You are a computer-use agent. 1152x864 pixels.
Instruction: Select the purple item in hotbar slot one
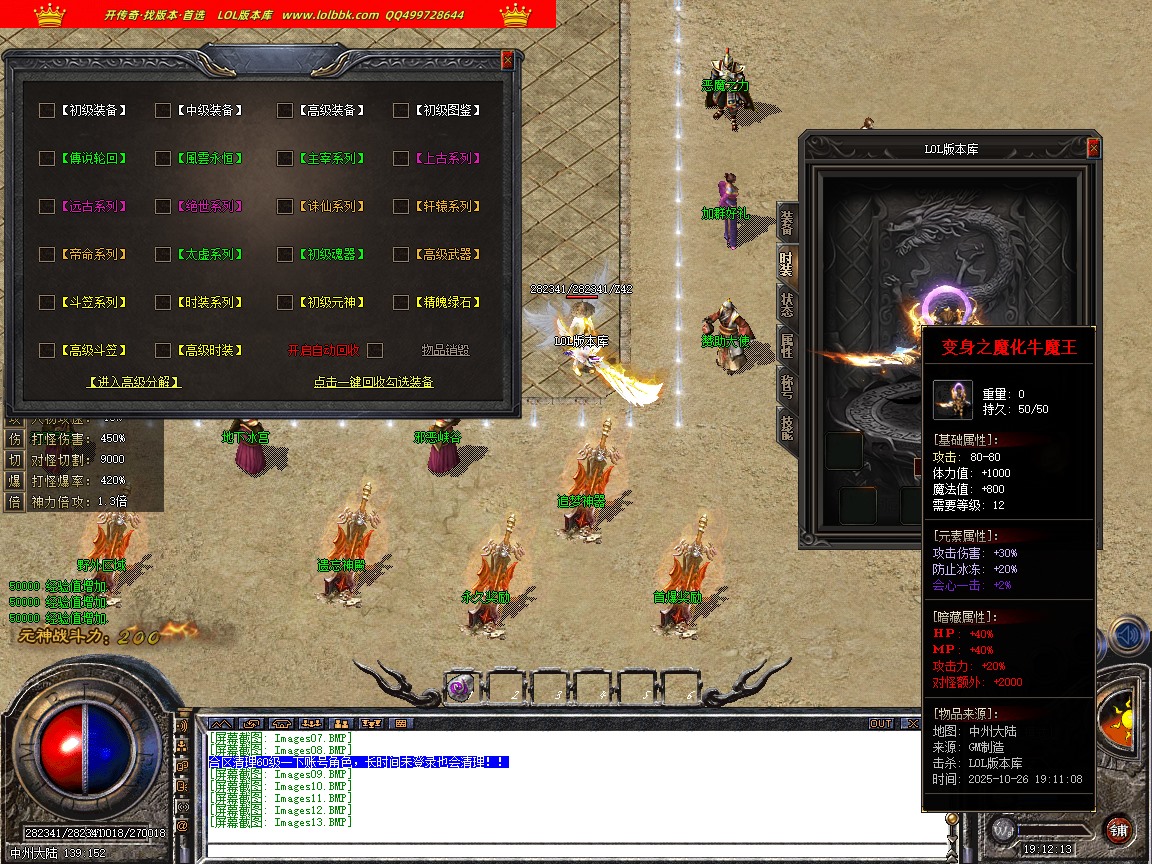tap(459, 687)
